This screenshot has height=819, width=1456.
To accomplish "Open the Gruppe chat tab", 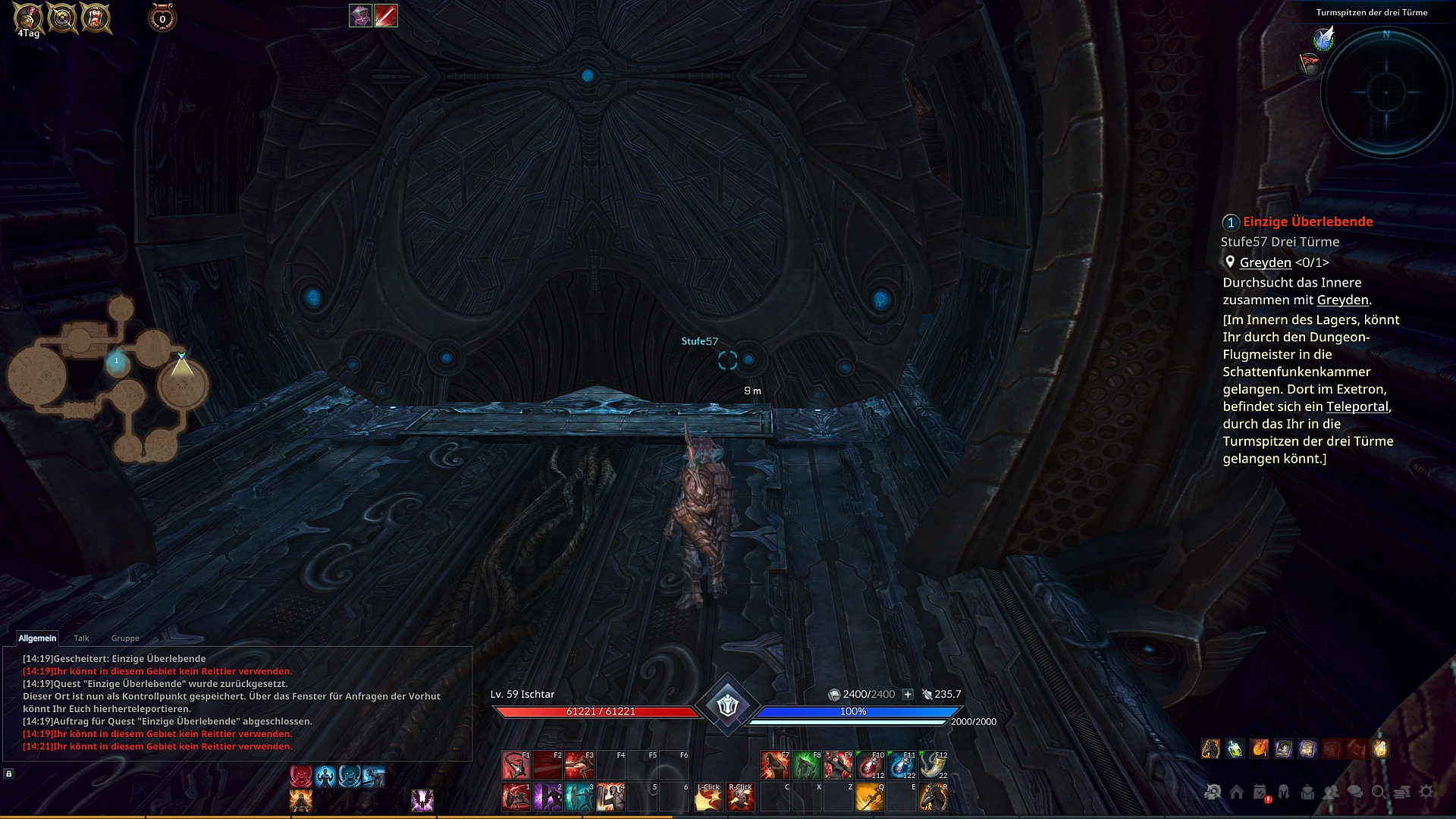I will [x=125, y=639].
